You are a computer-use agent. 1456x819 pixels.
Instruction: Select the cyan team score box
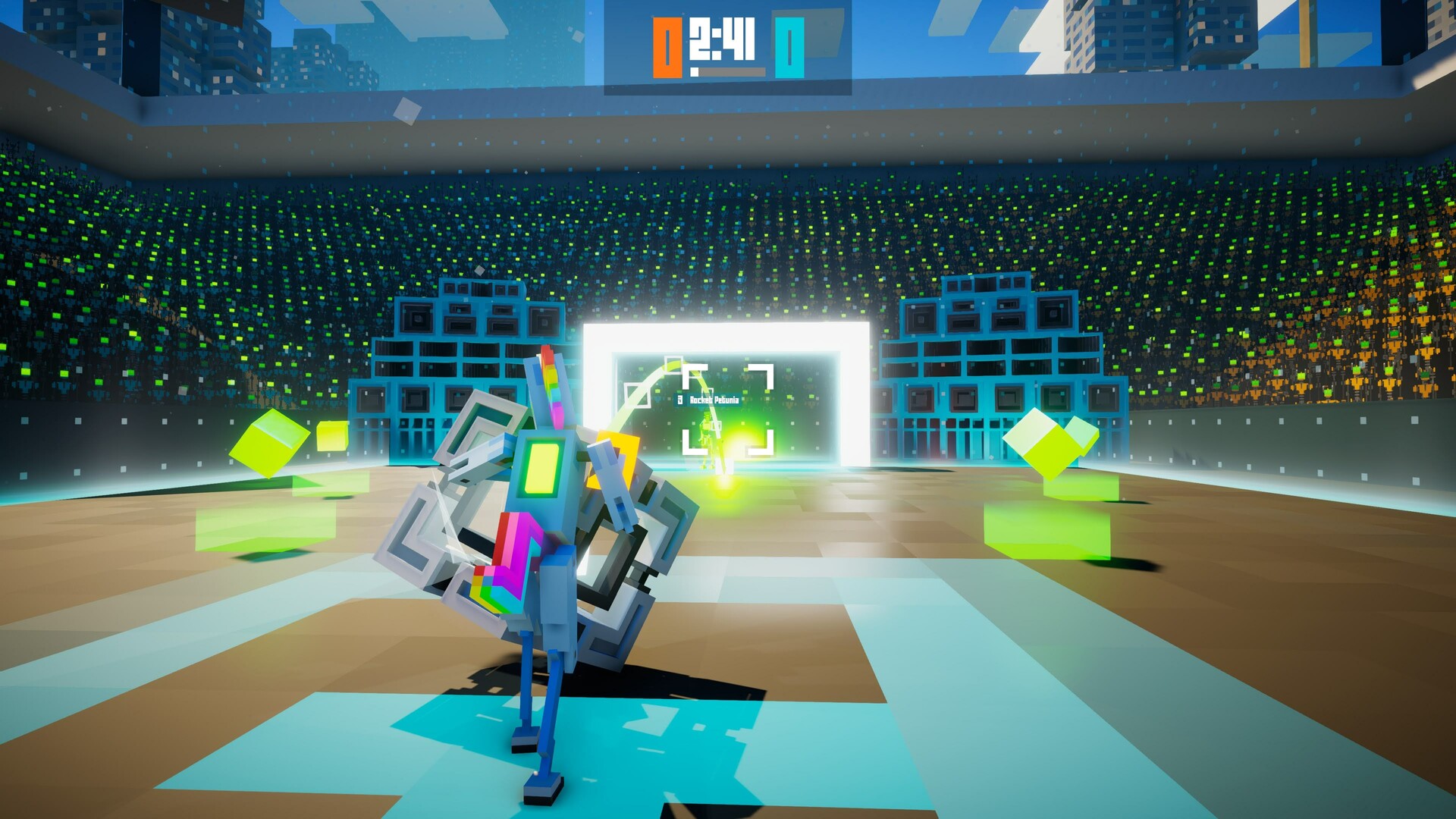coord(789,49)
